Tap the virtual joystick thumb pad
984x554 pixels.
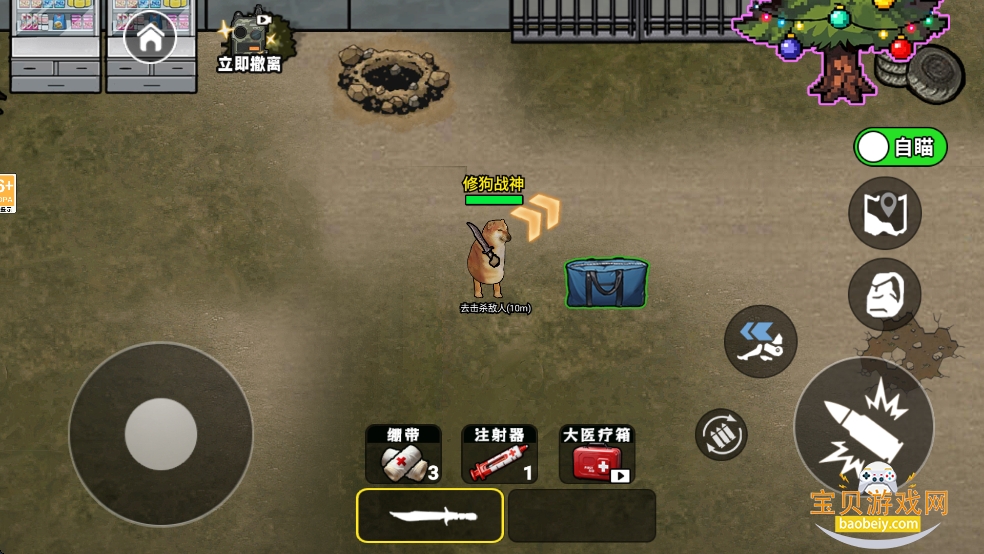(x=161, y=434)
